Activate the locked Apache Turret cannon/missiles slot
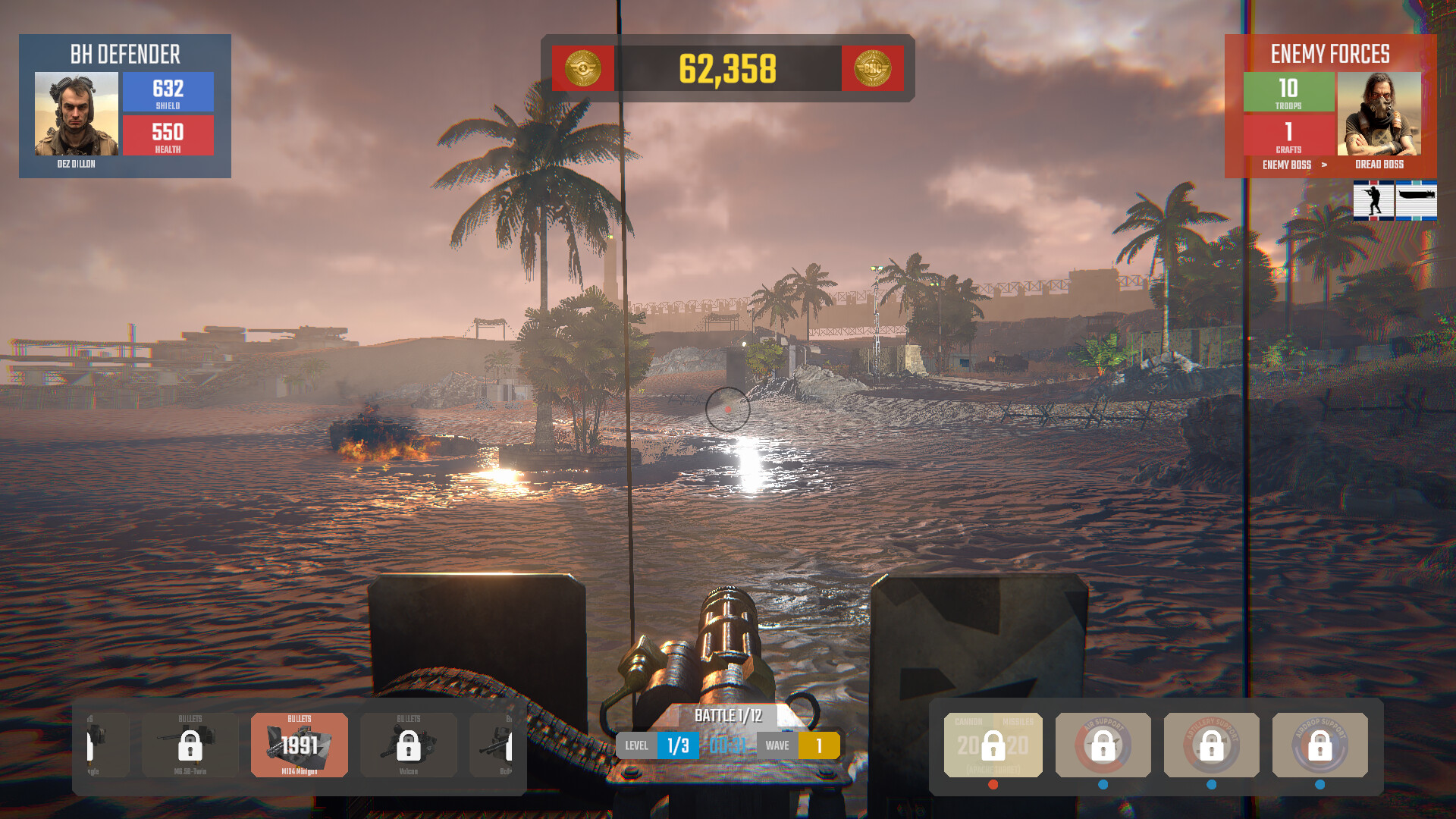1456x819 pixels. (993, 745)
